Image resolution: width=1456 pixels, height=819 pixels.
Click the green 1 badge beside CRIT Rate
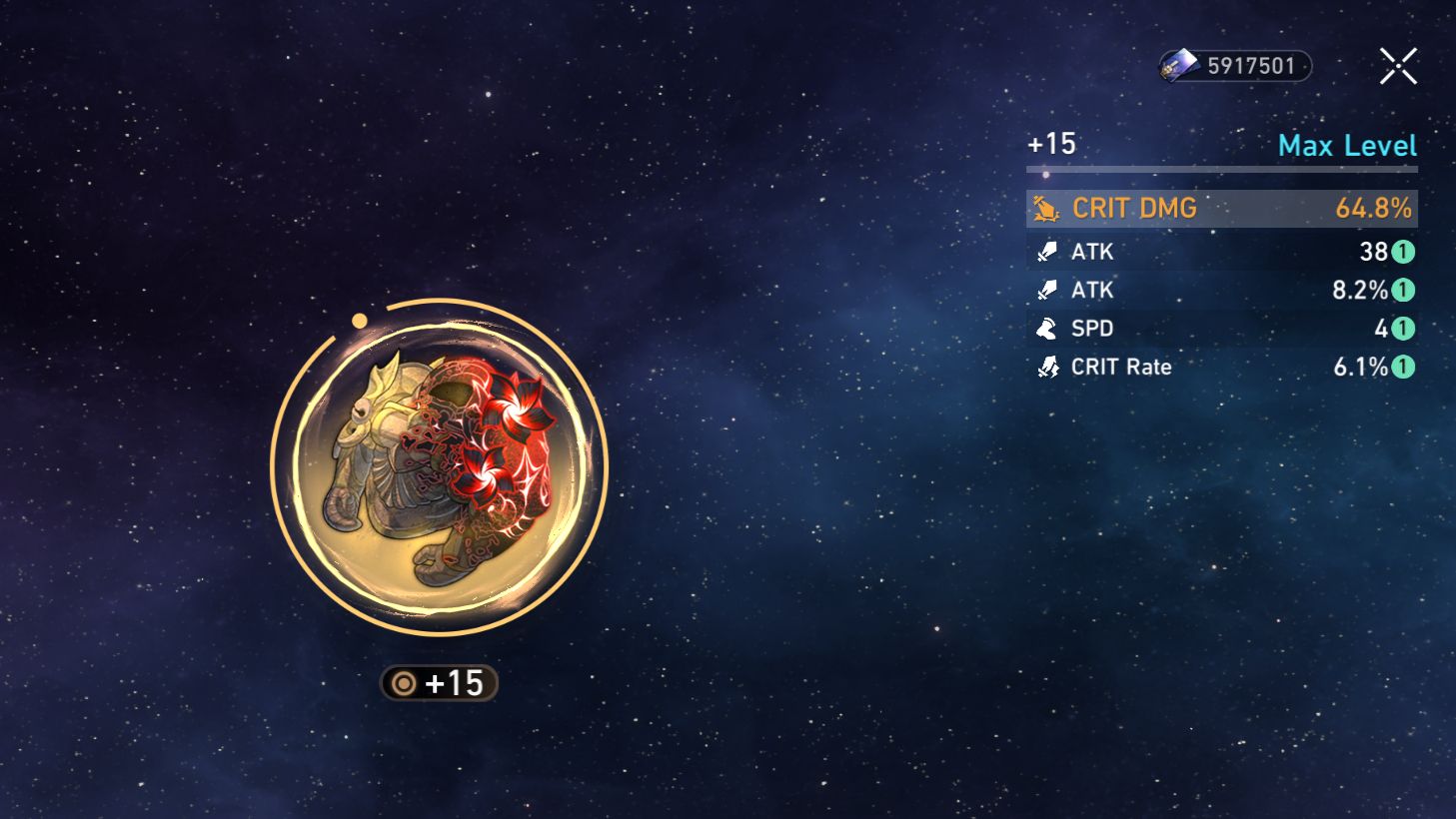[1402, 367]
